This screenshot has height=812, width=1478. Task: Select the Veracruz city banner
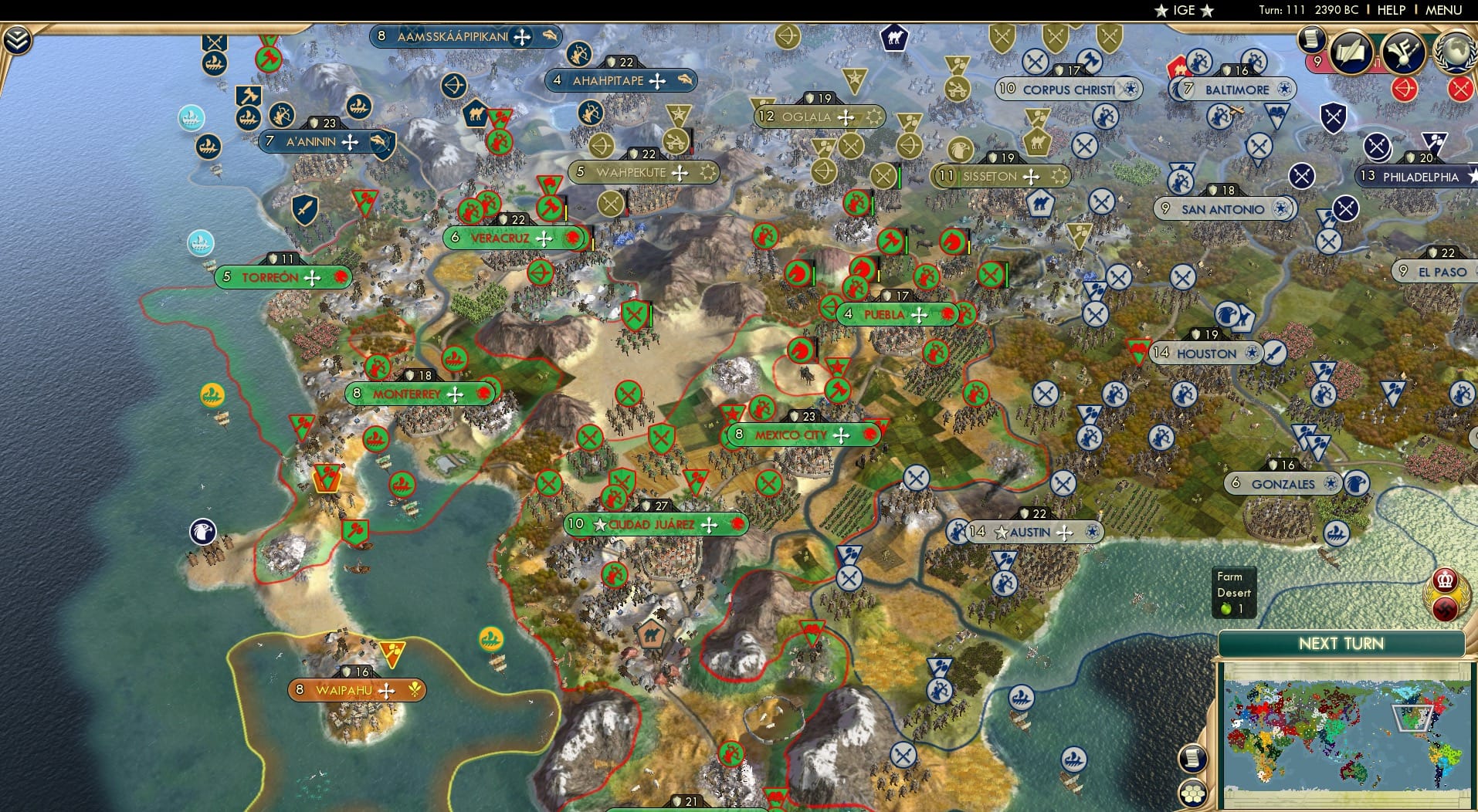[512, 239]
